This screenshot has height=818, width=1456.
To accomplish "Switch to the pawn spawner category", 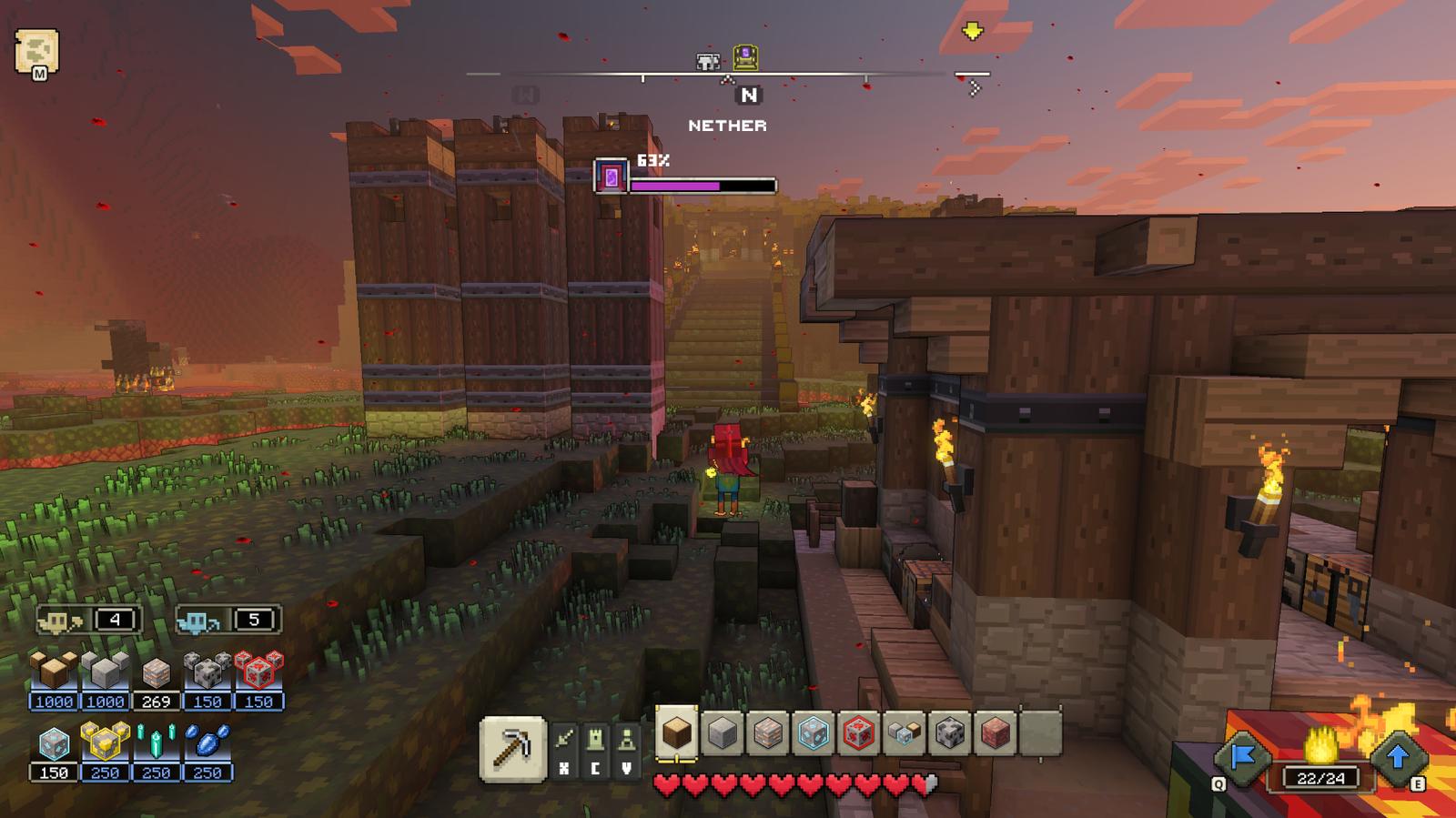I will 627,740.
